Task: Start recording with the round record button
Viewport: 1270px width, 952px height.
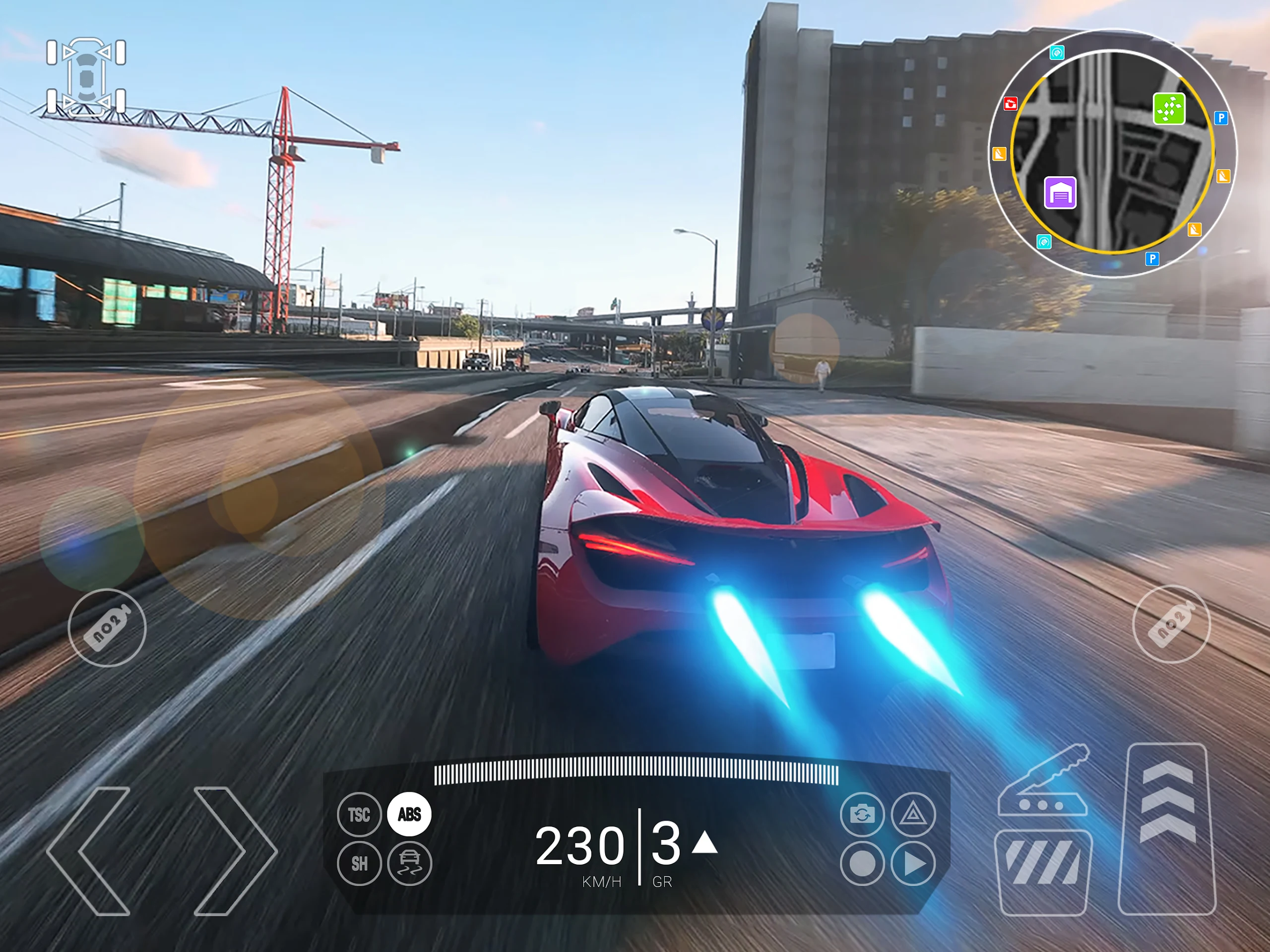Action: tap(862, 864)
